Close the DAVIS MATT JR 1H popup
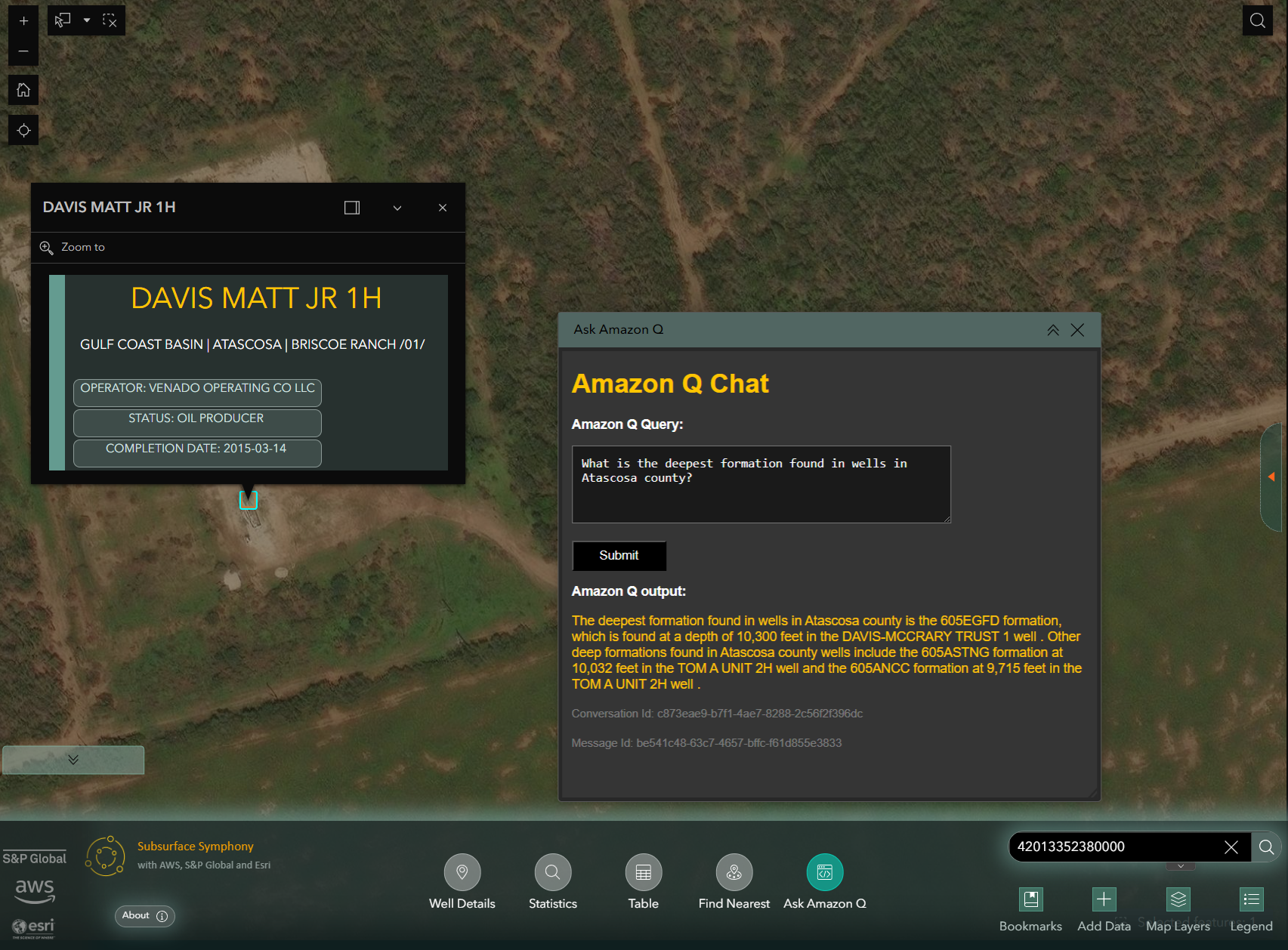Screen dimensions: 1288x950 click(443, 208)
